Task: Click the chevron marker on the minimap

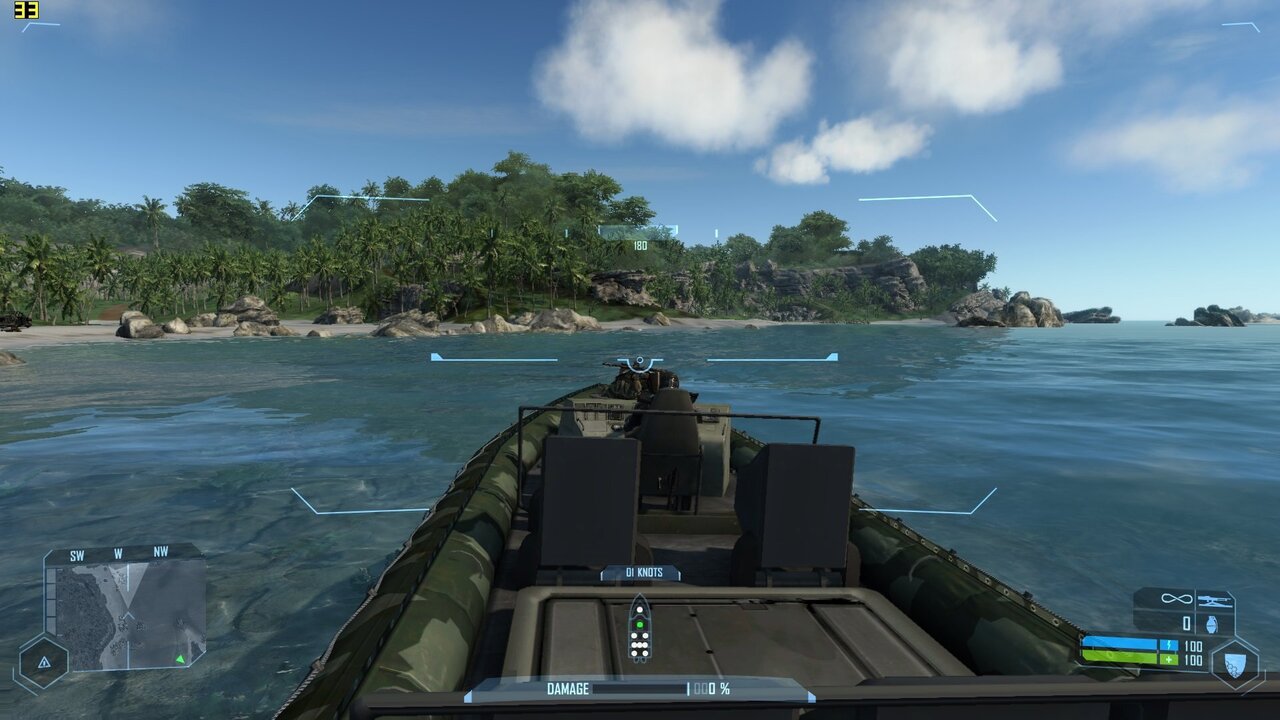Action: (x=126, y=615)
